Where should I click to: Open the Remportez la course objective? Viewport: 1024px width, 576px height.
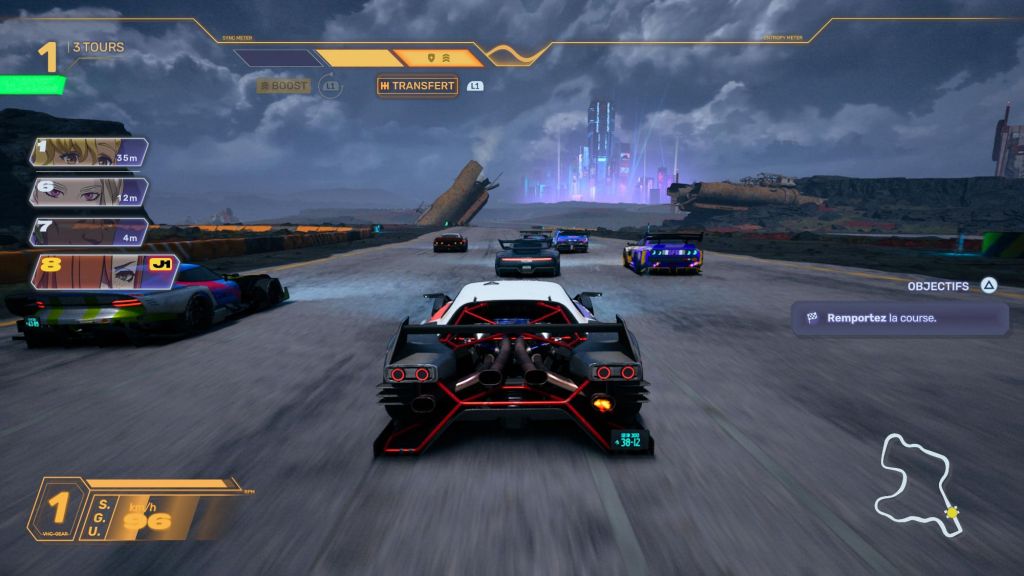click(899, 318)
